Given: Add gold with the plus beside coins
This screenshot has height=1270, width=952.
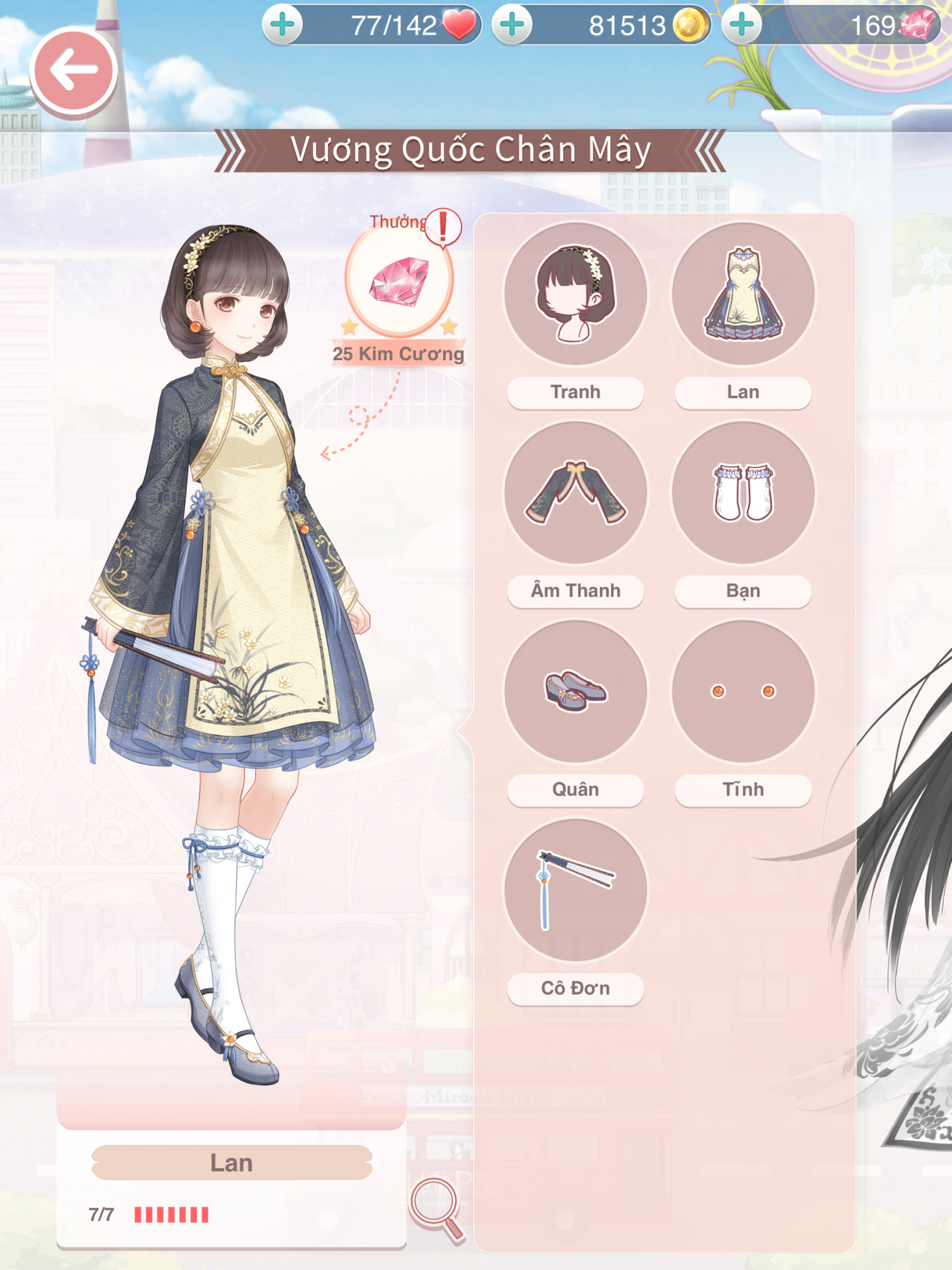Looking at the screenshot, I should click(512, 25).
